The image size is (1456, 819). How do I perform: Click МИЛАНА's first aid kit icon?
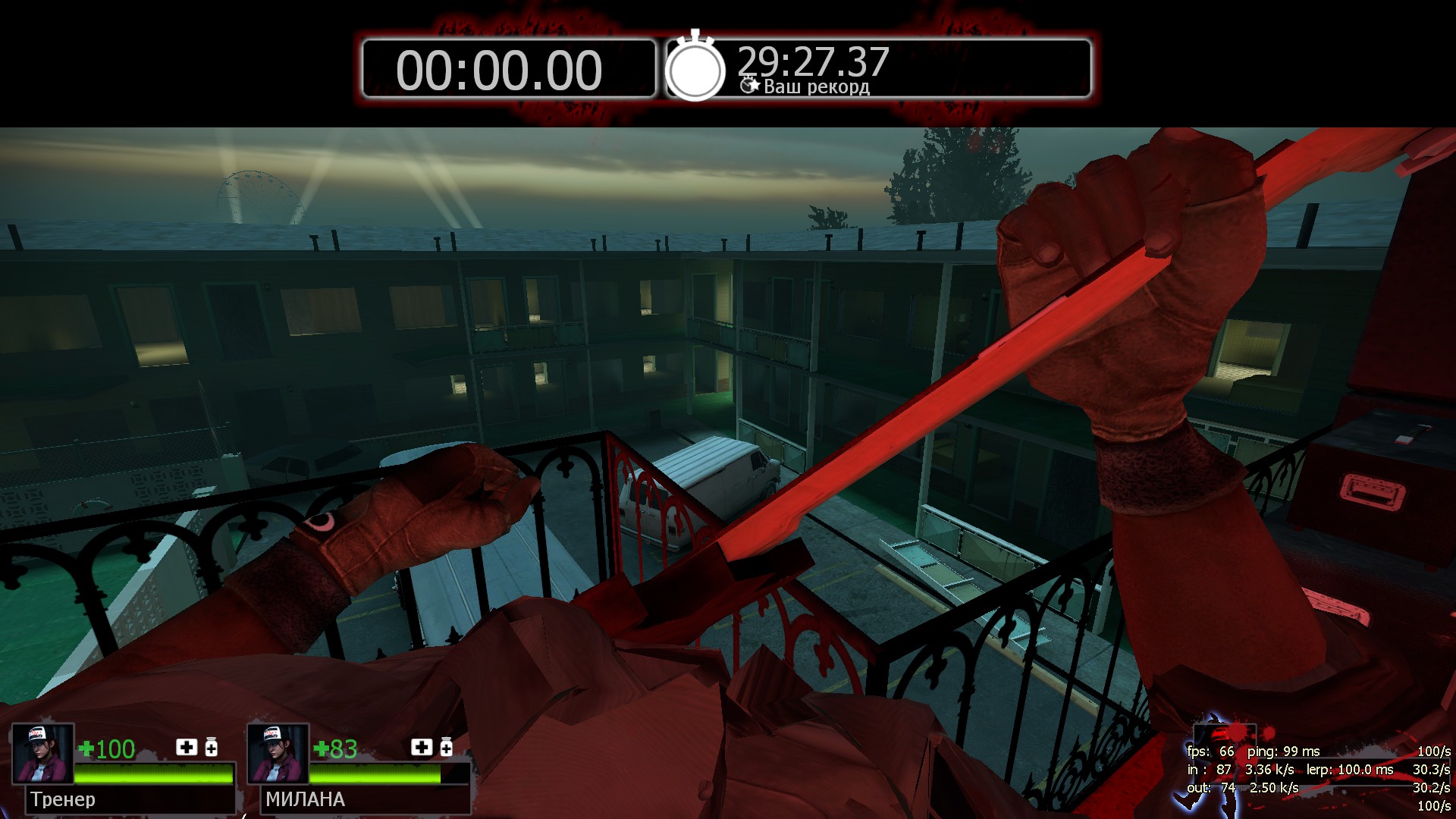tap(422, 748)
